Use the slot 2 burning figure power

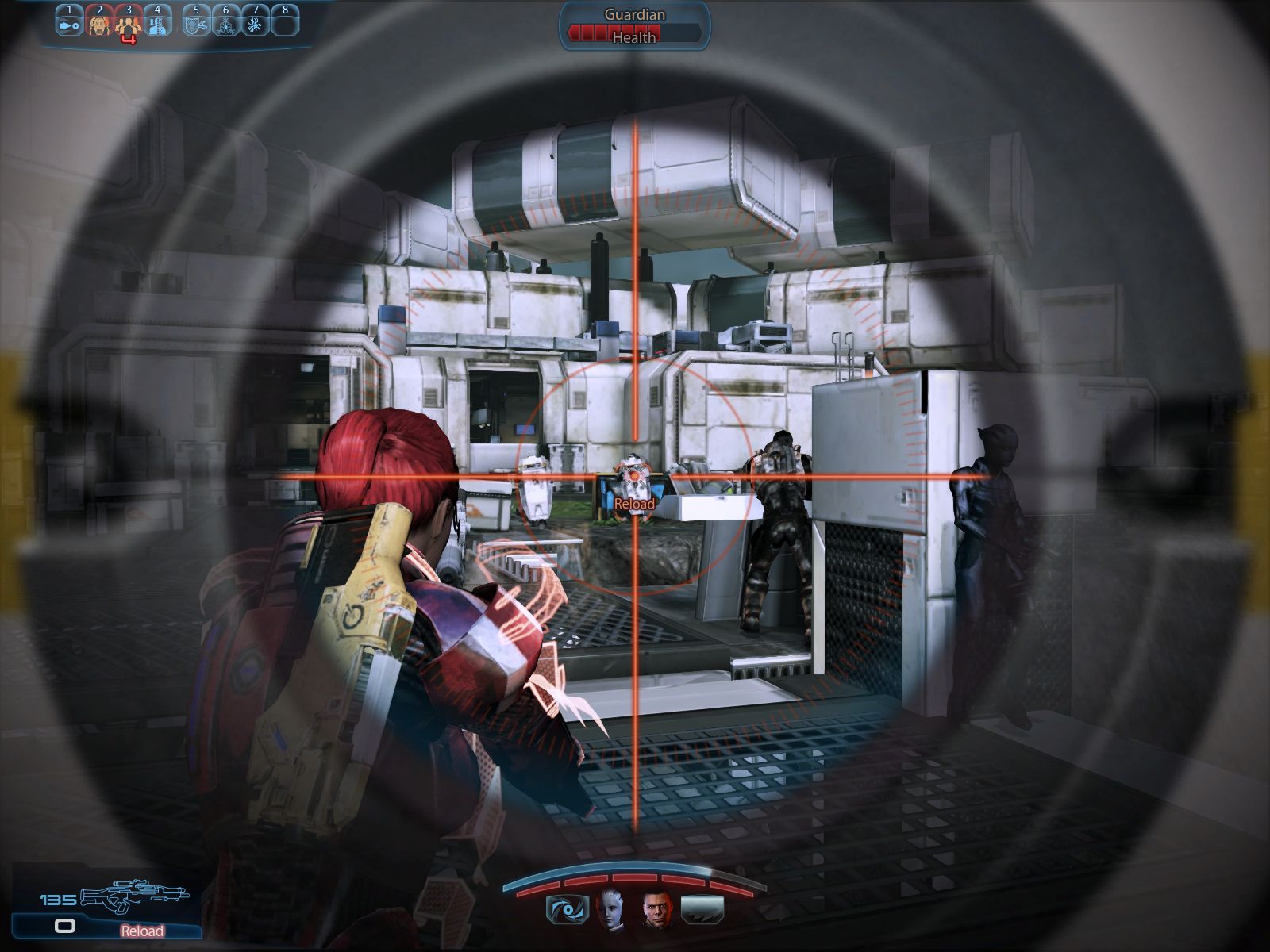click(x=99, y=24)
